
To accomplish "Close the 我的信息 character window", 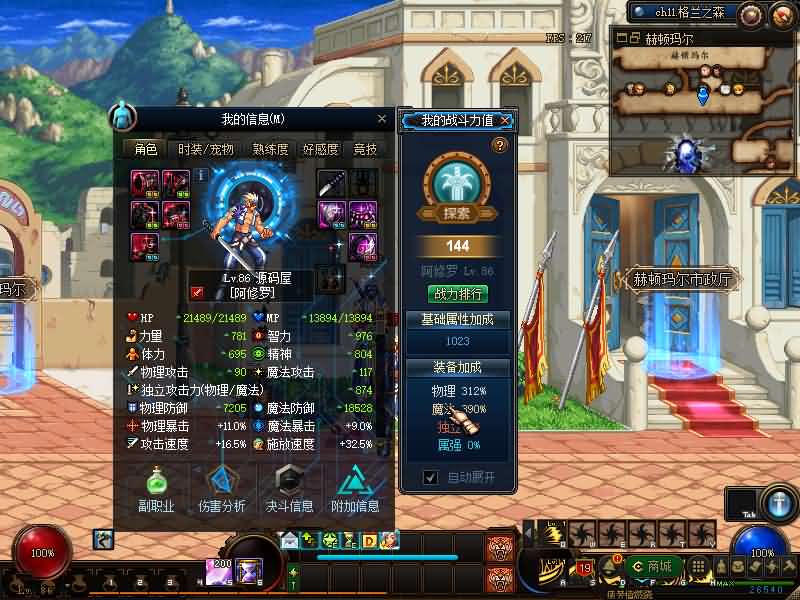I will (382, 119).
